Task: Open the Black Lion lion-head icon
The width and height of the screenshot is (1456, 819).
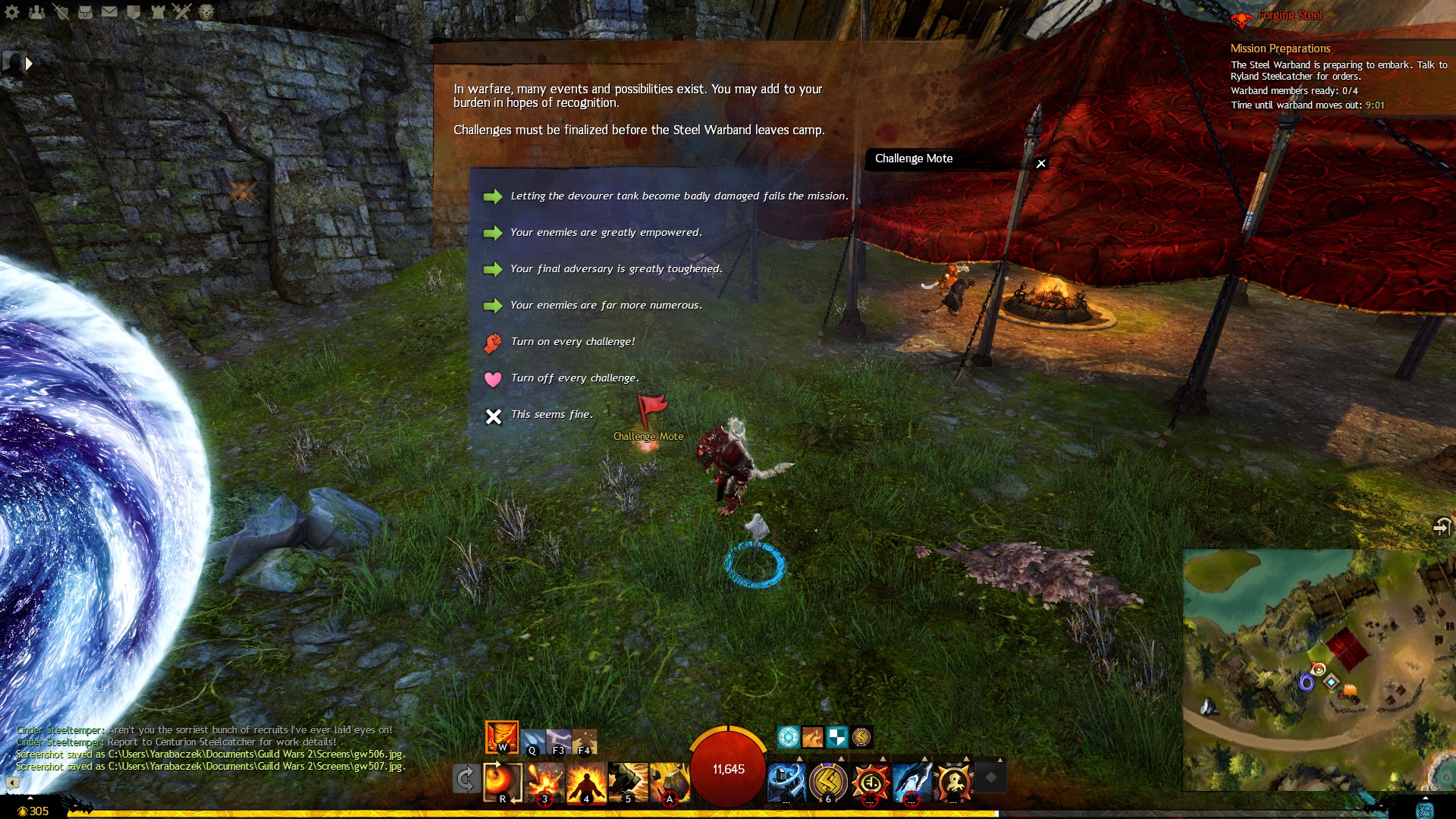Action: [206, 11]
